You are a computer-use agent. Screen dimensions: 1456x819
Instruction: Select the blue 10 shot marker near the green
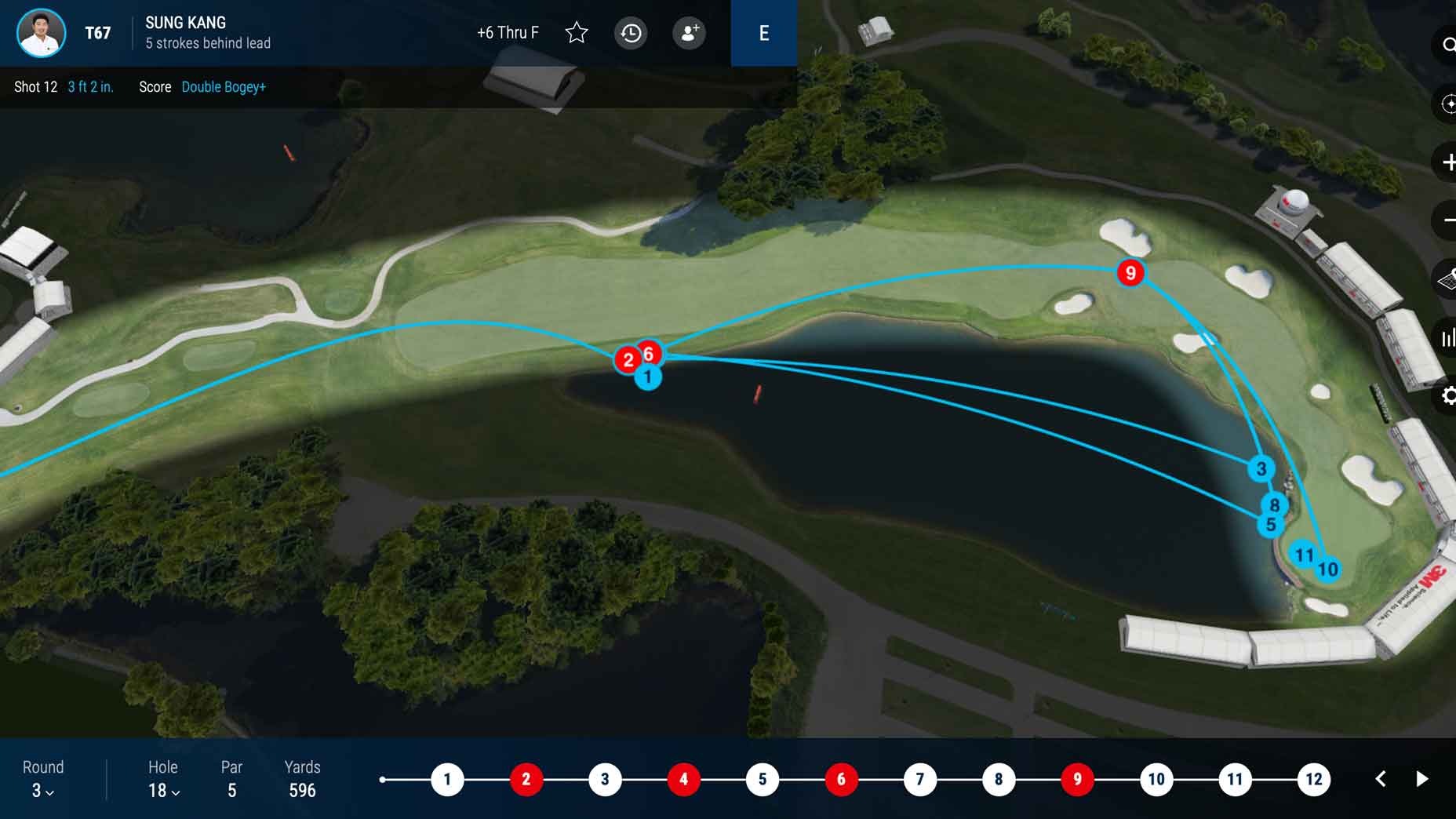pyautogui.click(x=1327, y=570)
